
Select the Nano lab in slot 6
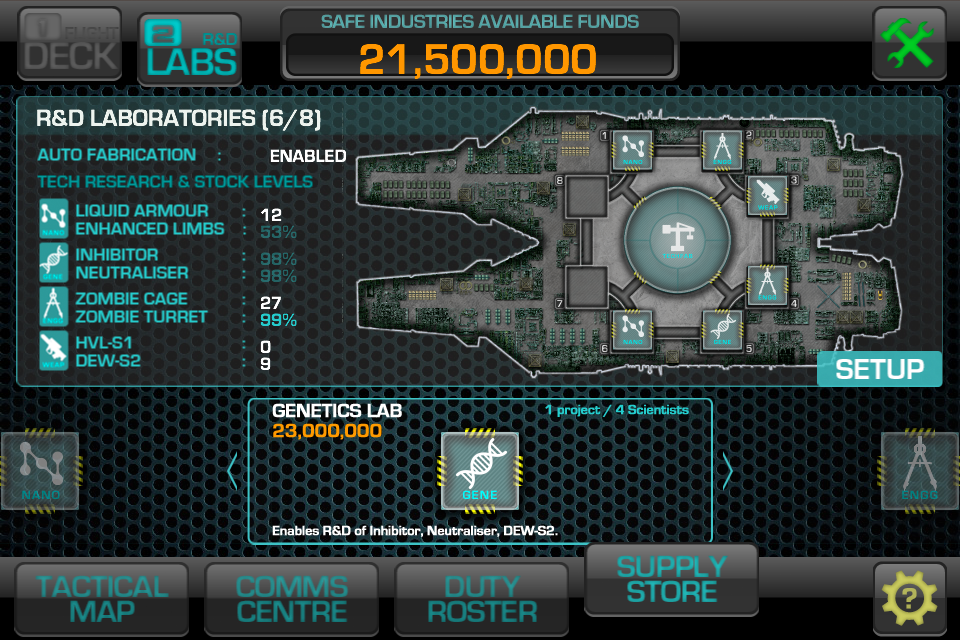(631, 329)
